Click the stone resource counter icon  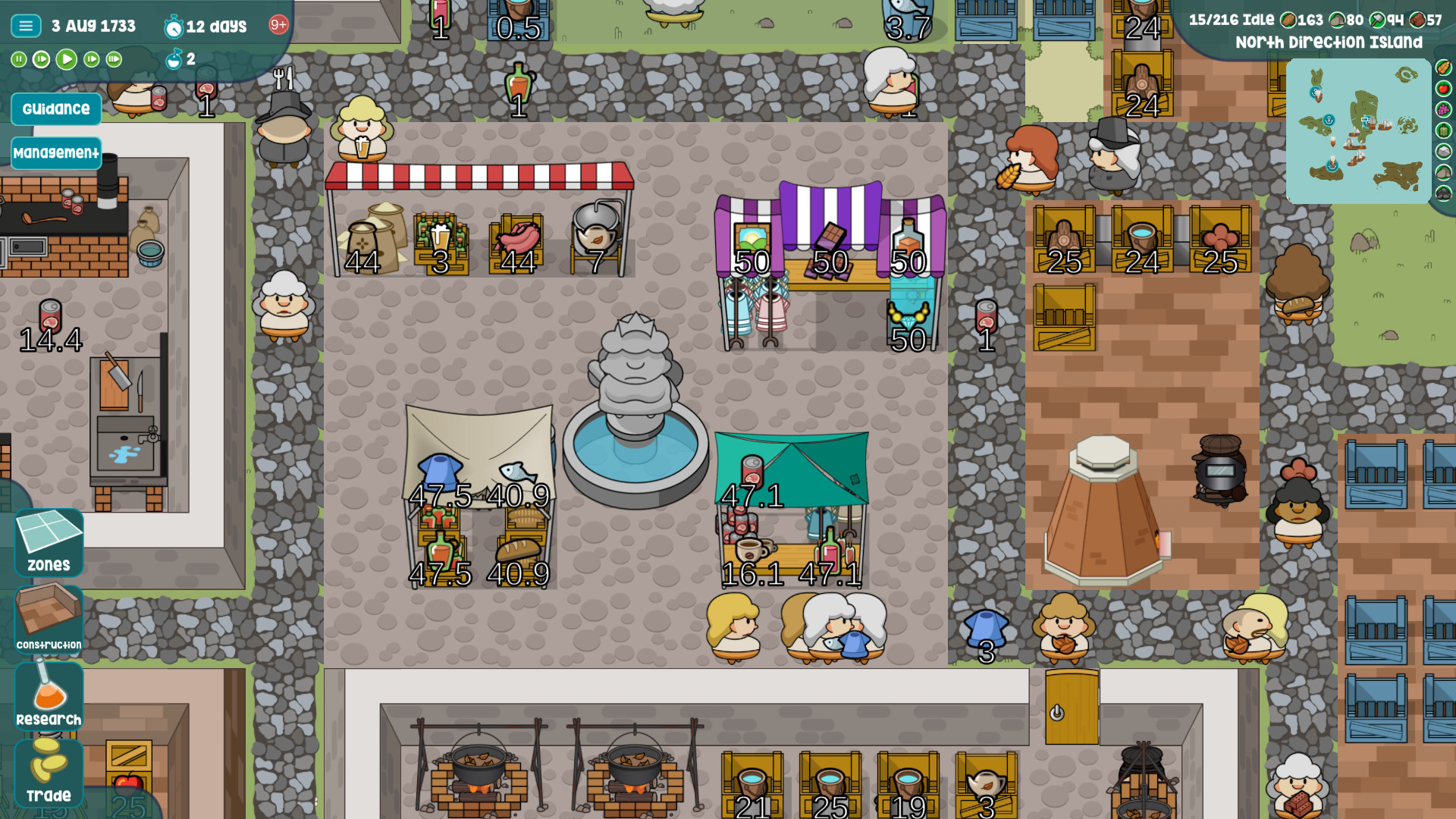pos(1338,20)
